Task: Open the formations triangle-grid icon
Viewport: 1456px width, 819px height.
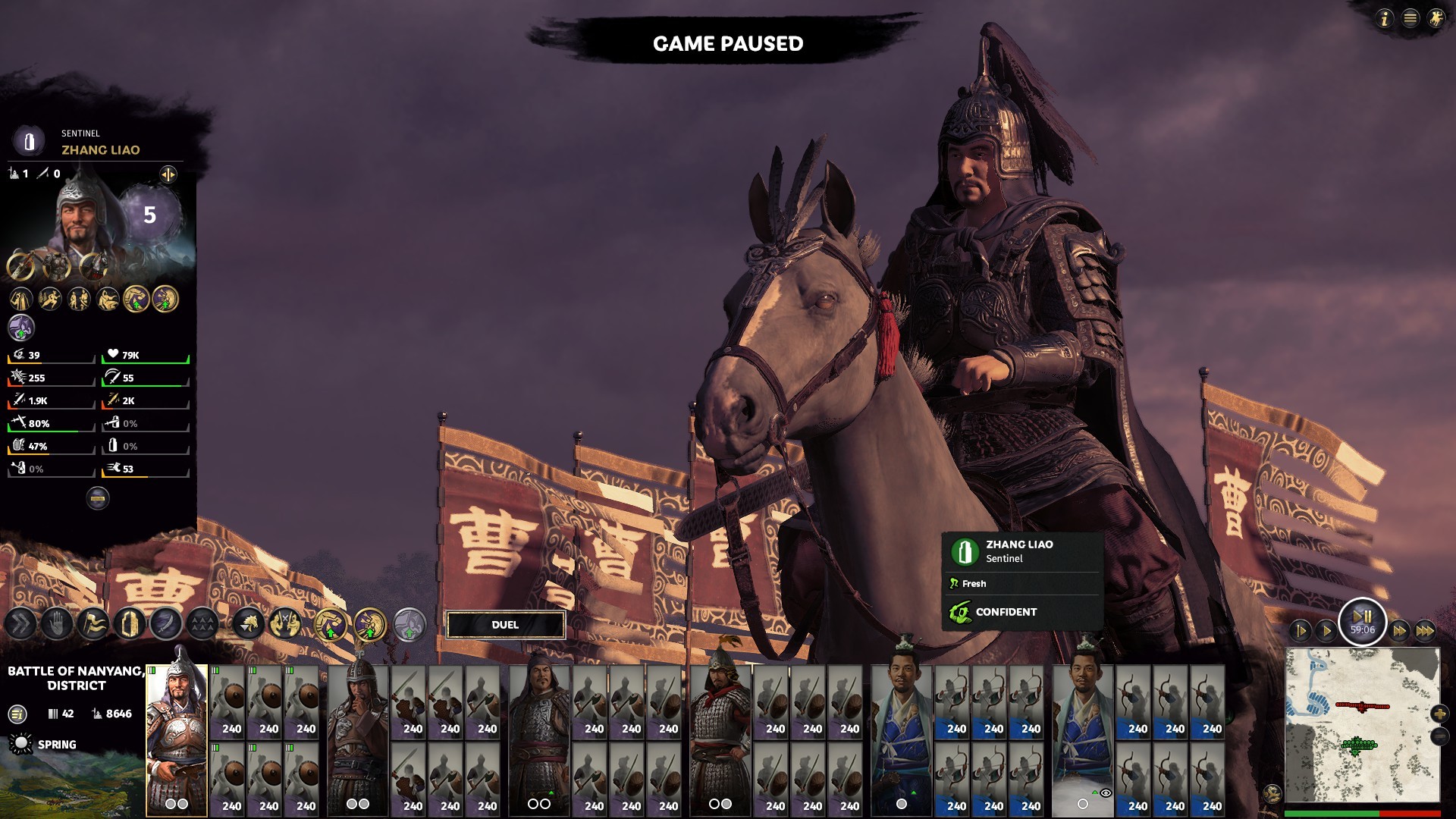Action: click(x=202, y=625)
